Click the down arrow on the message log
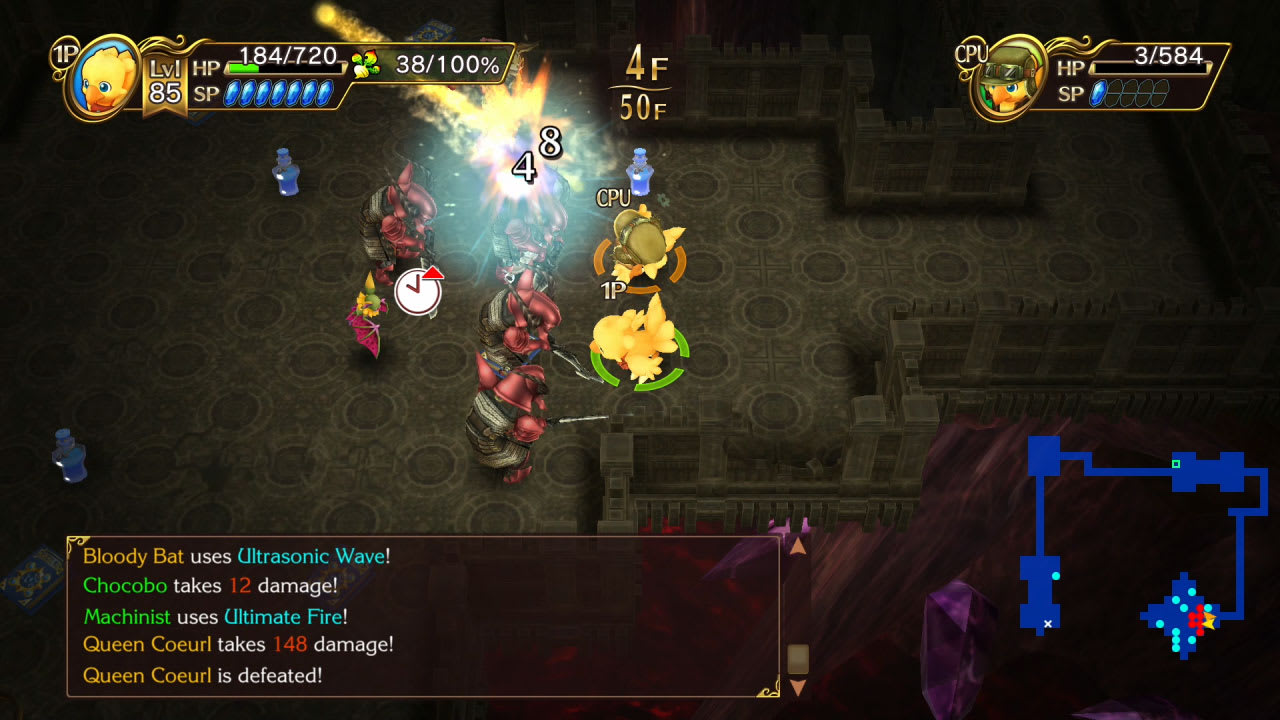 click(798, 688)
